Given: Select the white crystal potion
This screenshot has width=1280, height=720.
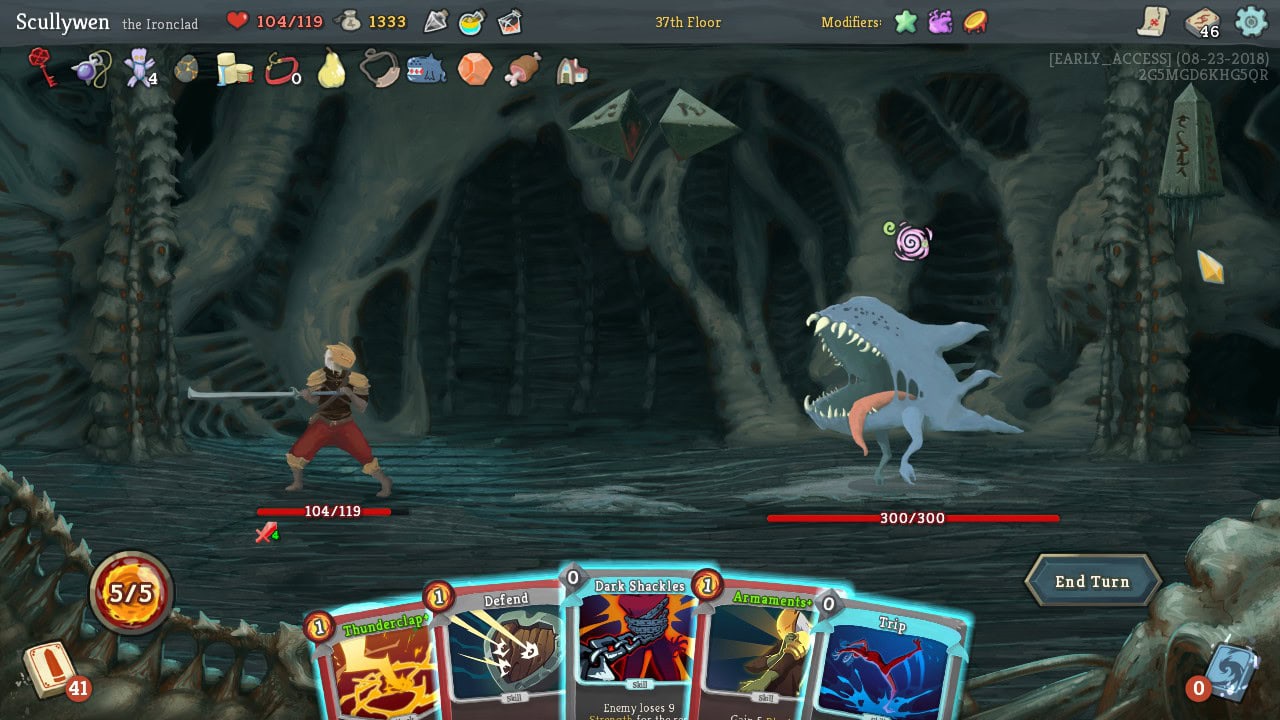Looking at the screenshot, I should [x=436, y=21].
